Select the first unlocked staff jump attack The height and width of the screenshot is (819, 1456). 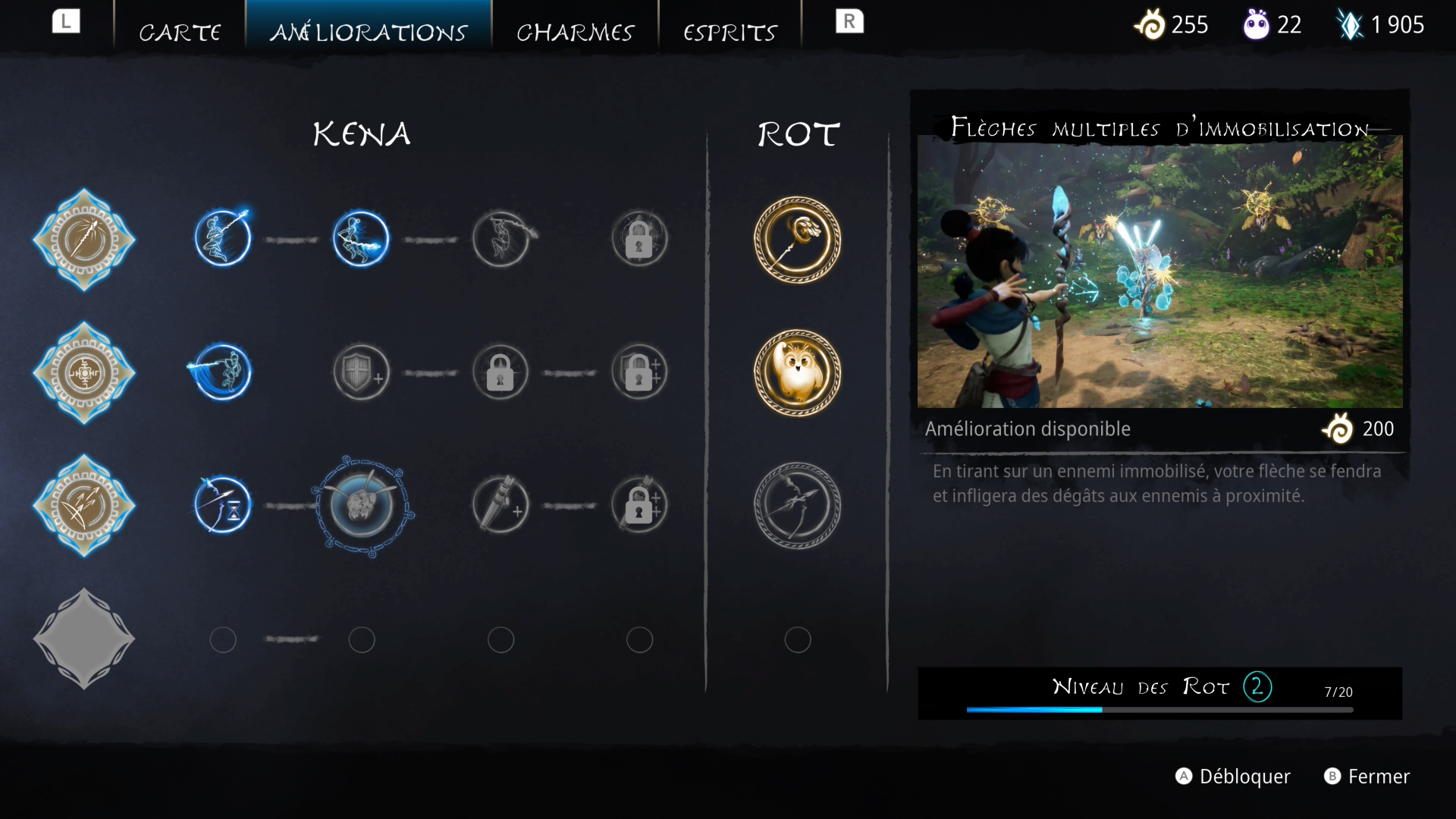point(222,239)
